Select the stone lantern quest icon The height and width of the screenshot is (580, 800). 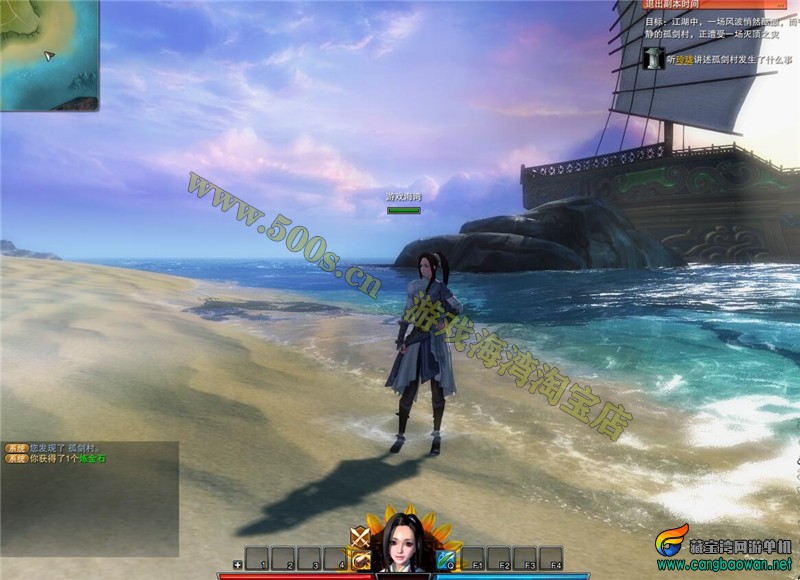pos(653,58)
